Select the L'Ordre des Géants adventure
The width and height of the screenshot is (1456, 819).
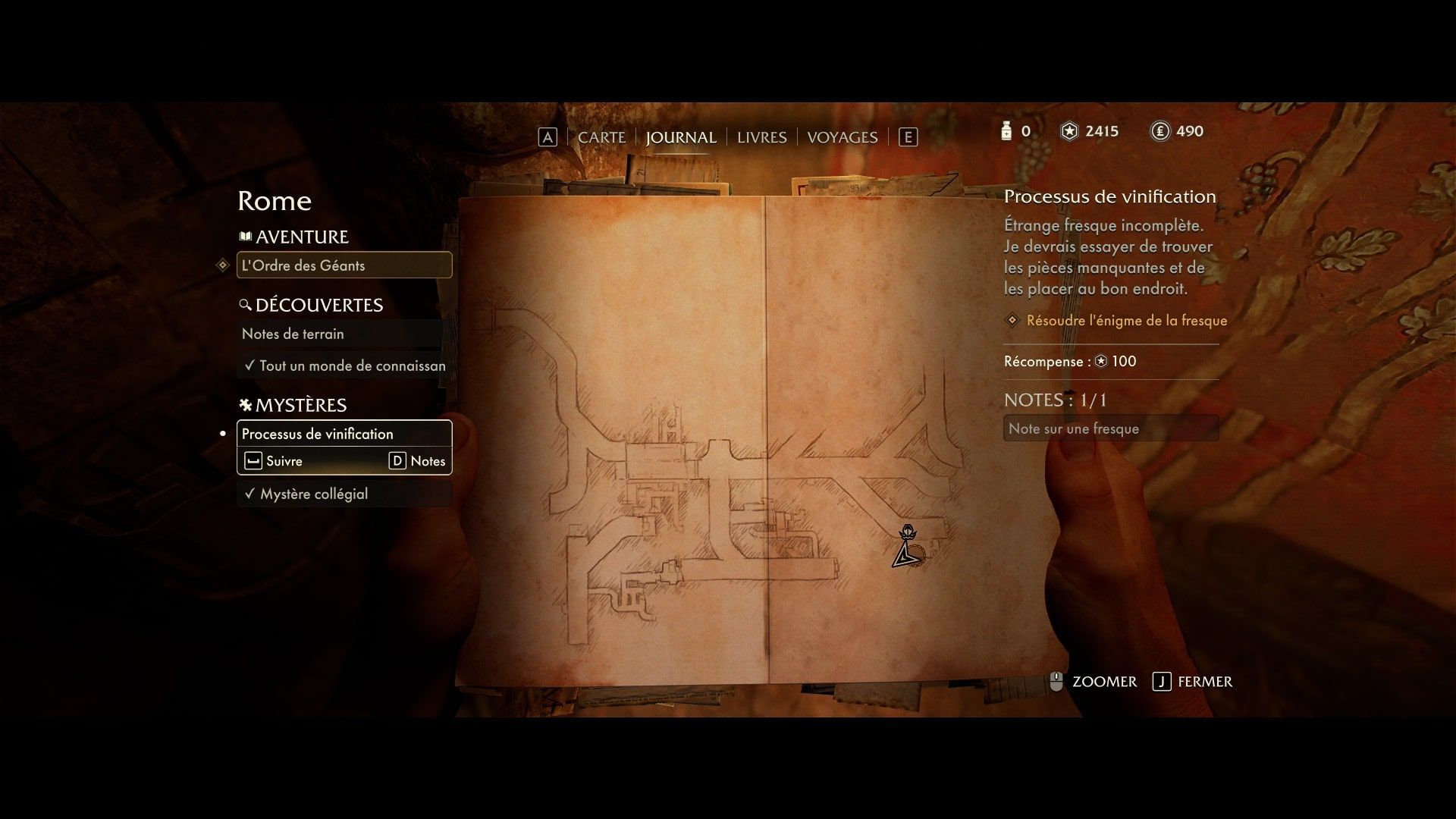click(x=344, y=265)
